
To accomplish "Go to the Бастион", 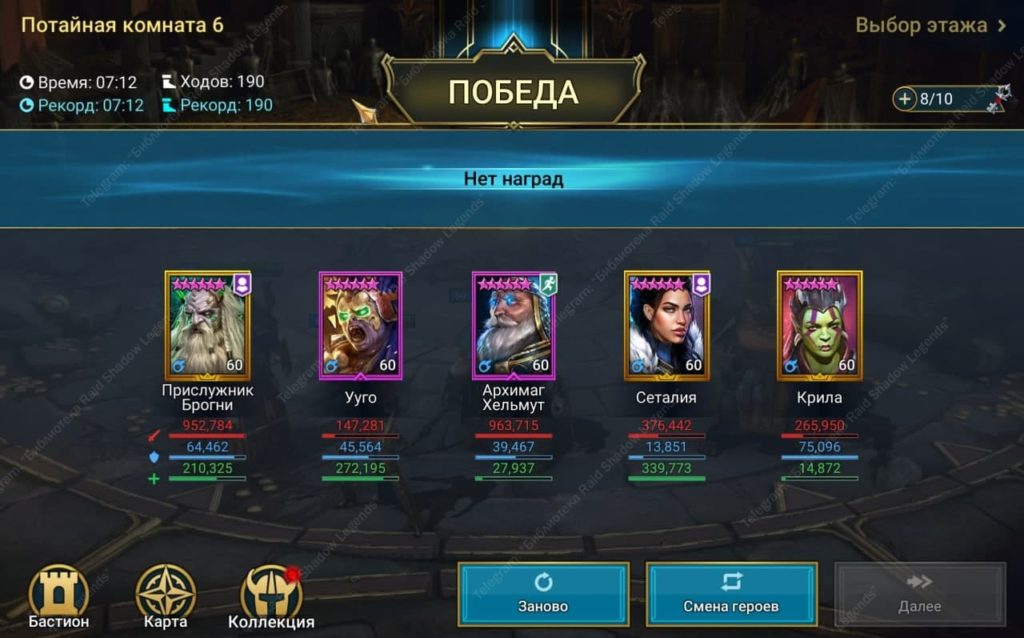I will (x=58, y=598).
